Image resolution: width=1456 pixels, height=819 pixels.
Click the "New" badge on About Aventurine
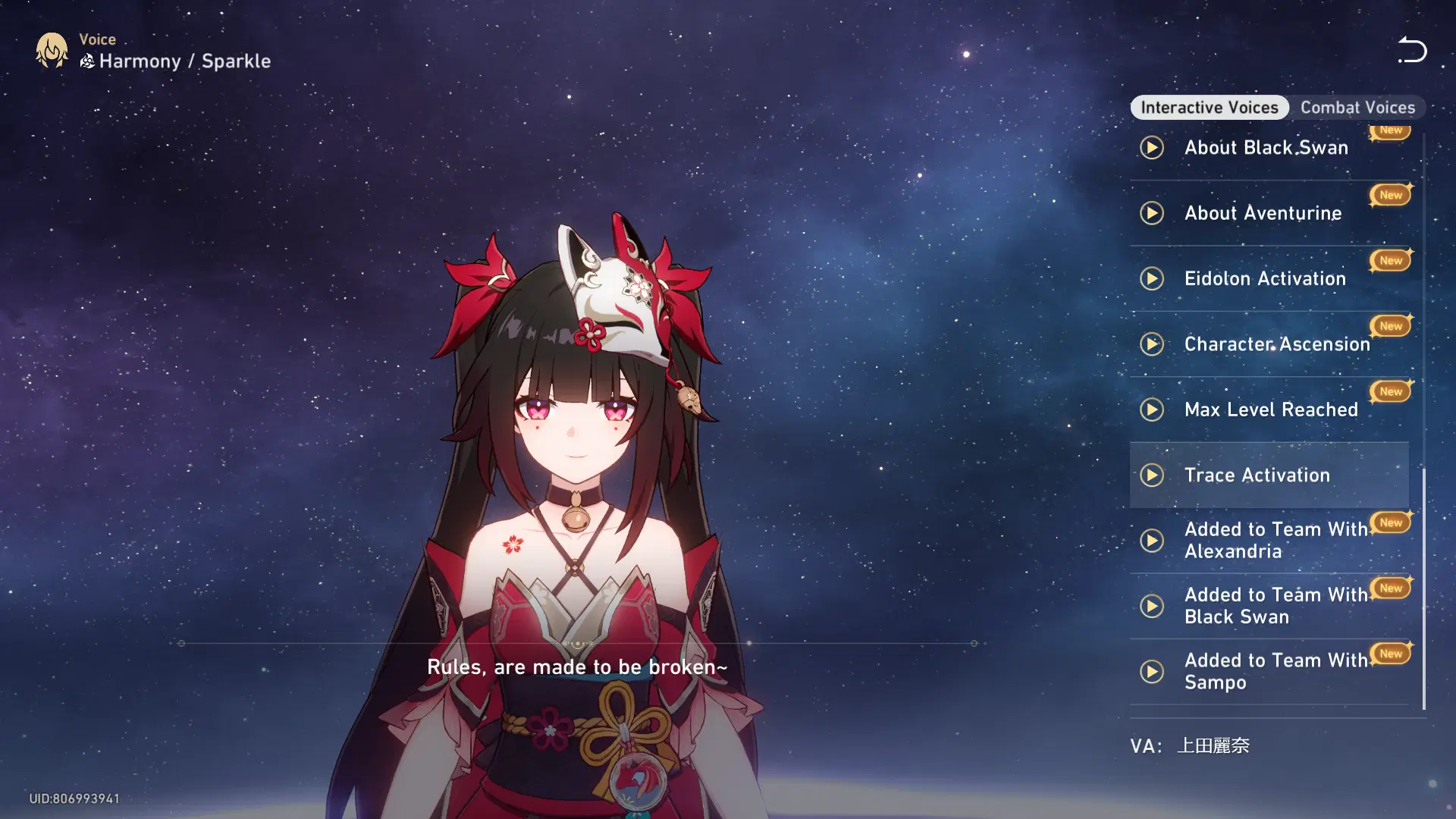point(1389,195)
